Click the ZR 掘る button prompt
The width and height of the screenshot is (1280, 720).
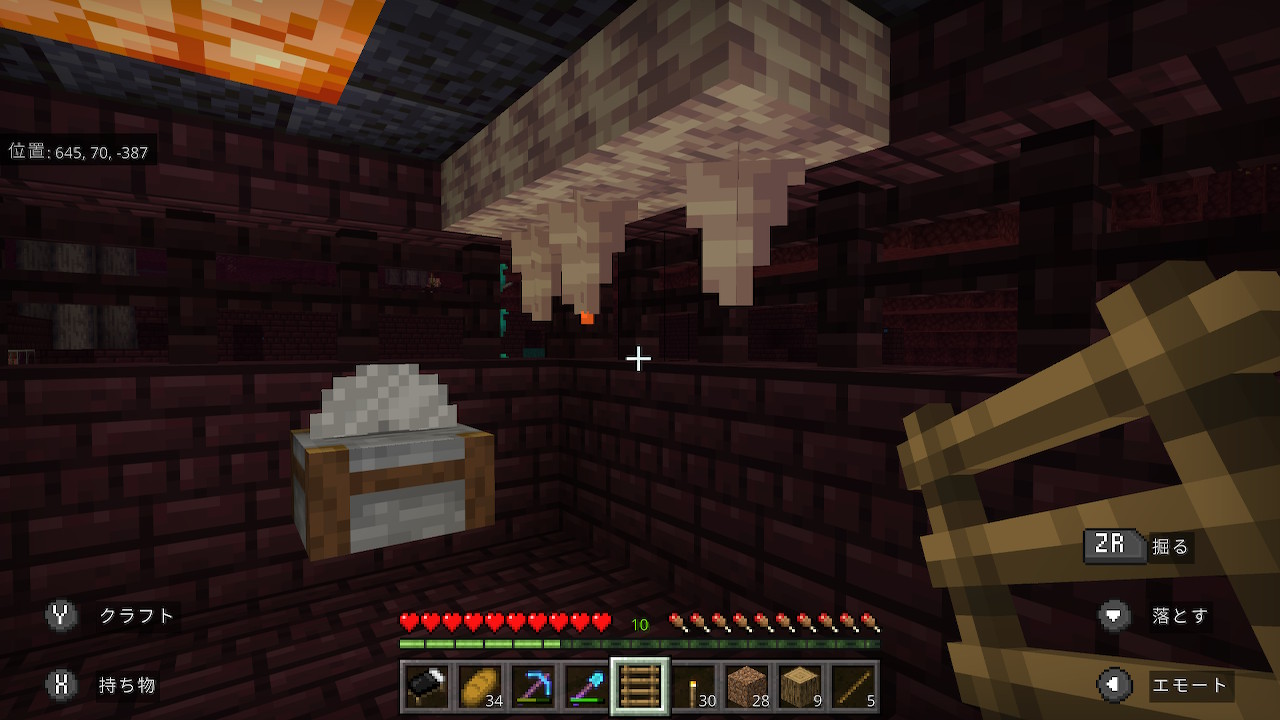[x=1114, y=546]
